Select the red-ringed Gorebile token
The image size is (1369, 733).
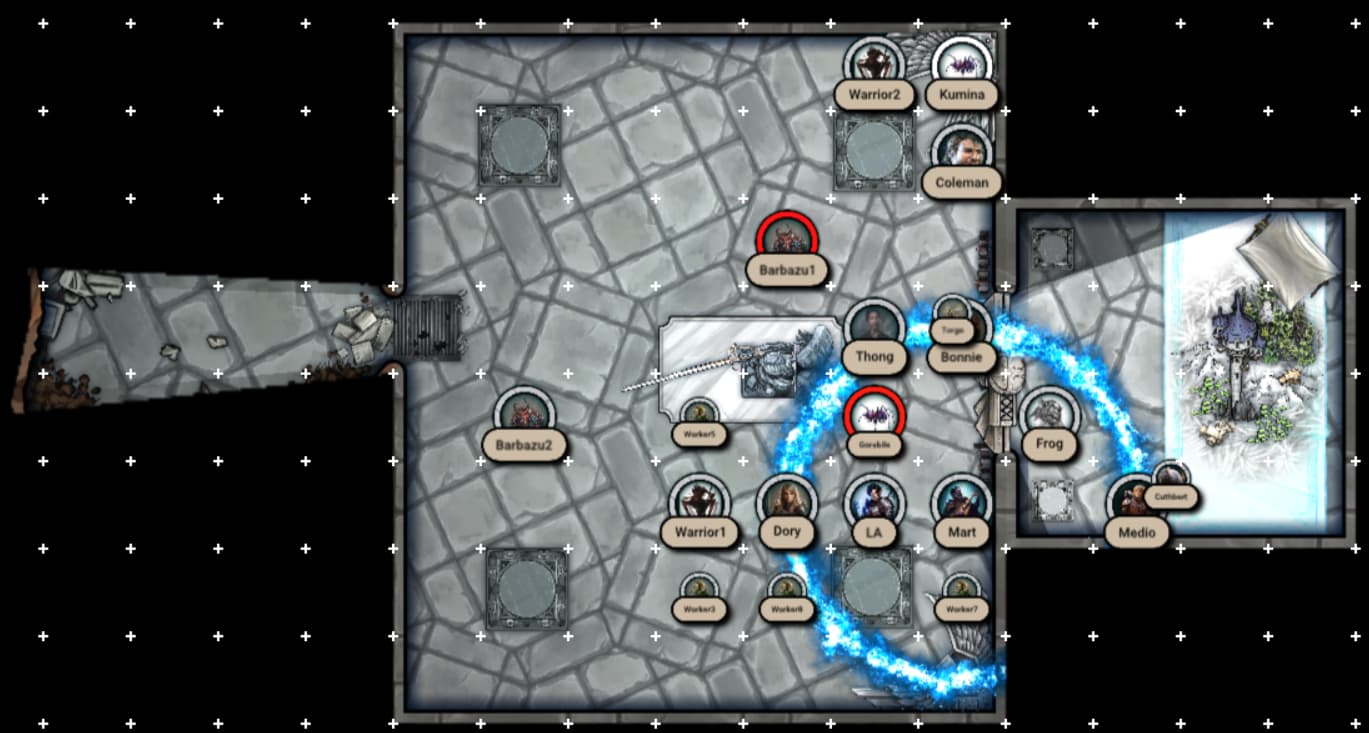click(x=874, y=416)
